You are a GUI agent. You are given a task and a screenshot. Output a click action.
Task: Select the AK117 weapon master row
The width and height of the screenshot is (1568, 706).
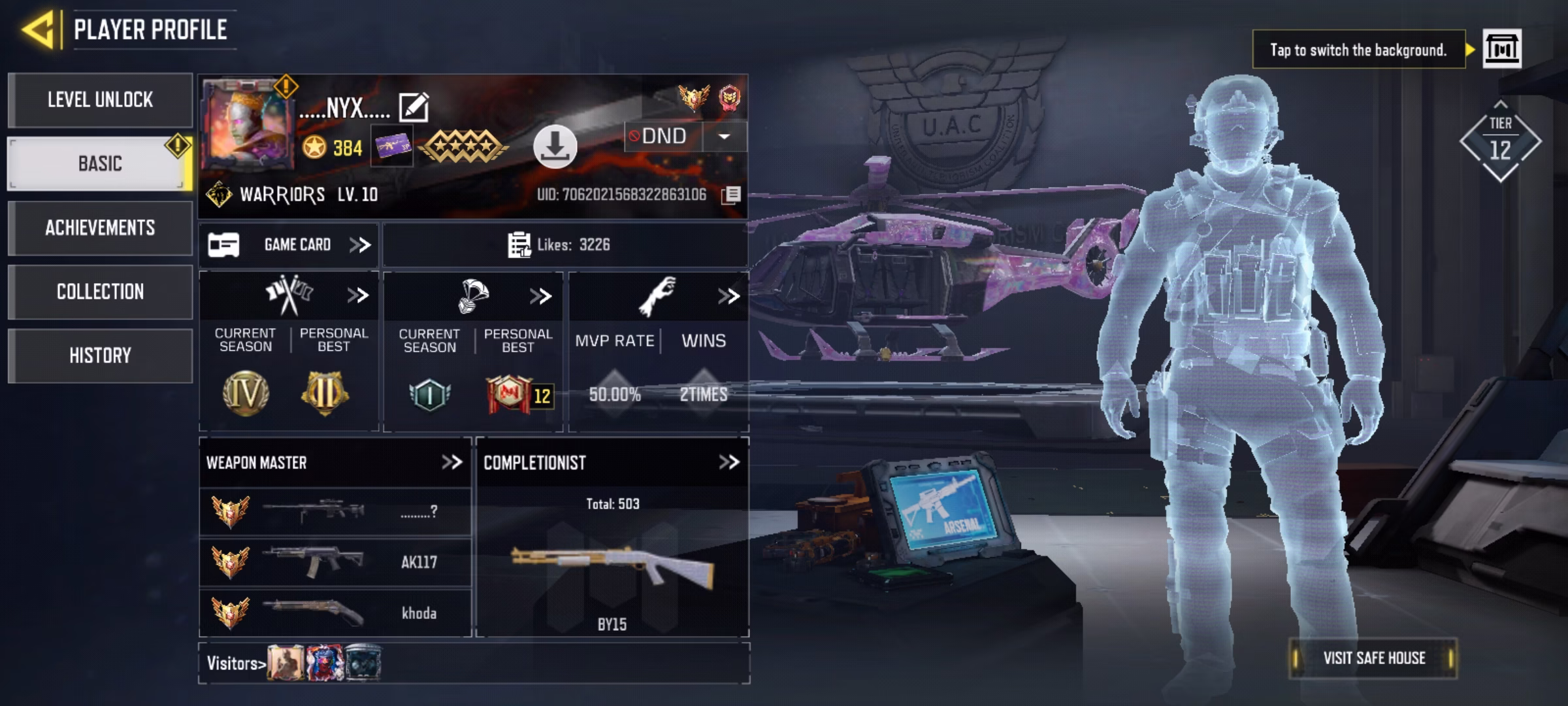[x=335, y=562]
